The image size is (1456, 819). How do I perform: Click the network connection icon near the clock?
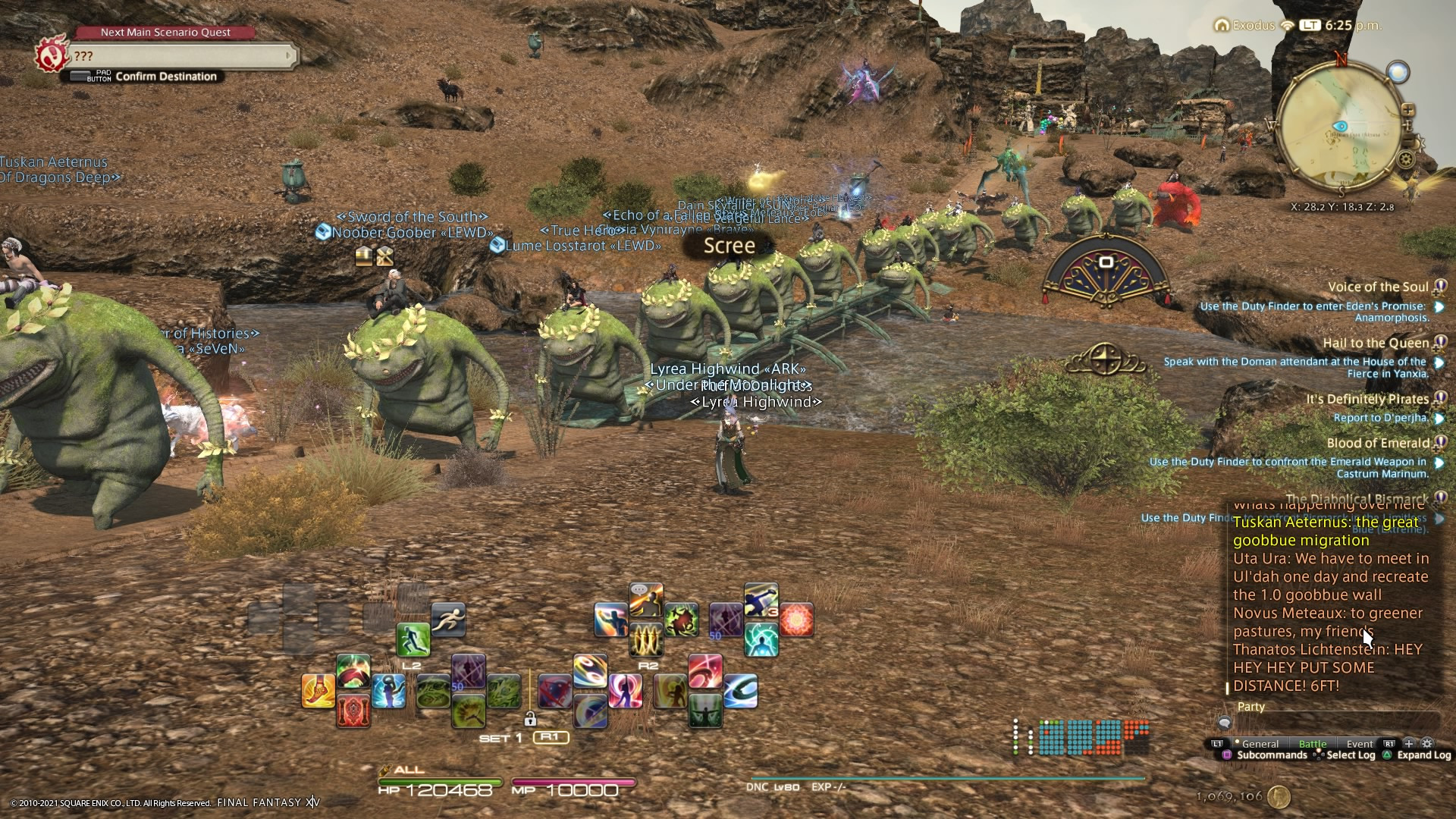[1287, 25]
